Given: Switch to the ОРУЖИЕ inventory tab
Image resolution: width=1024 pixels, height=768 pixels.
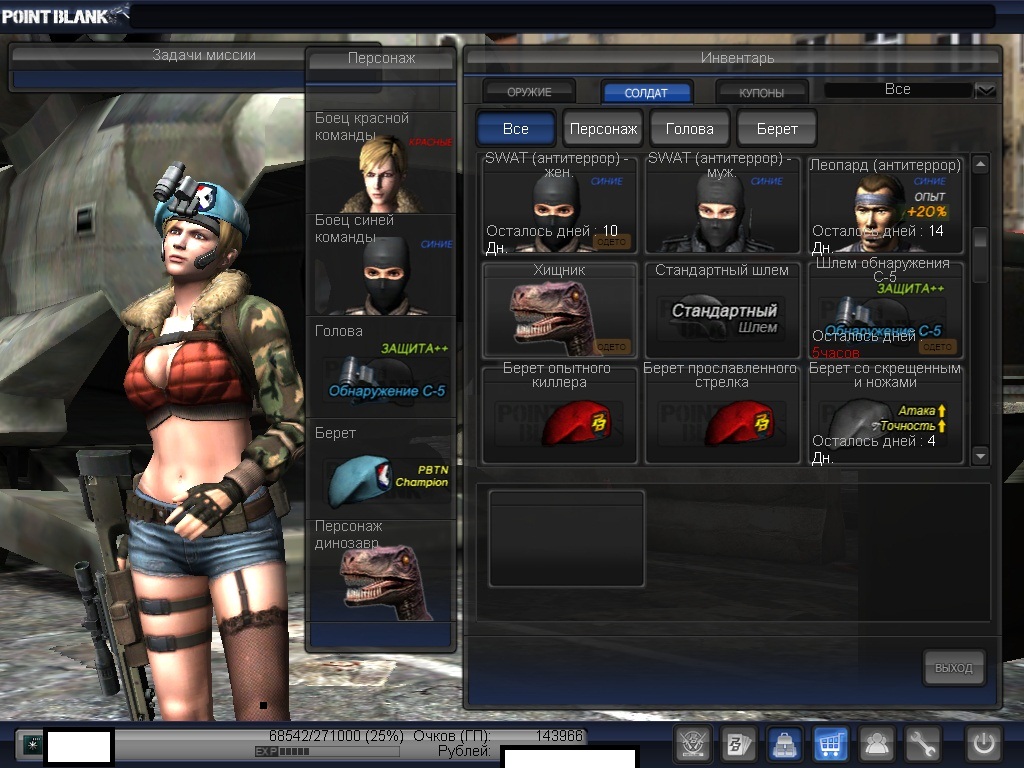Looking at the screenshot, I should (x=529, y=92).
